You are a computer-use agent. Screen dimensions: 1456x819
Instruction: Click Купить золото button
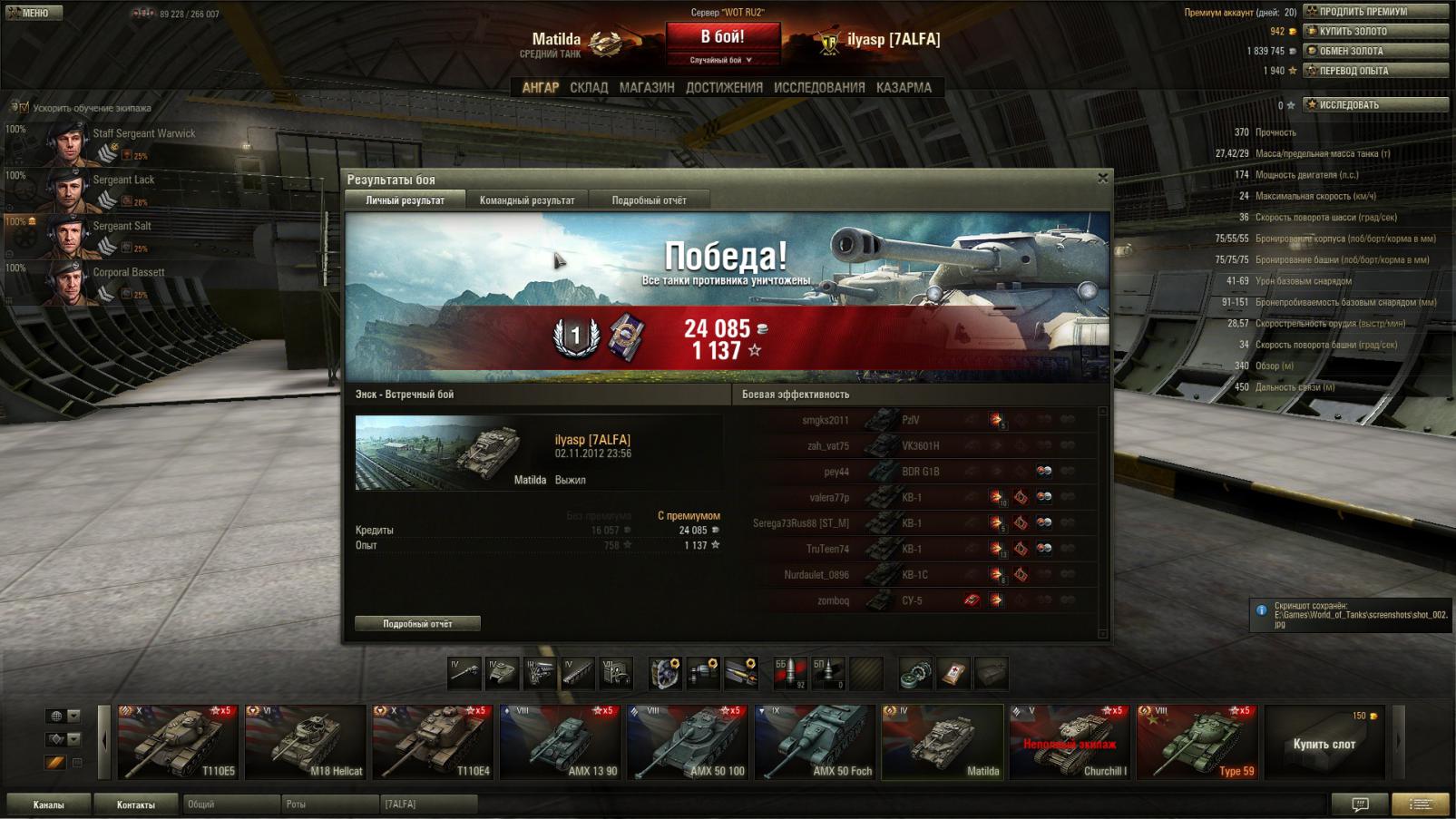pyautogui.click(x=1375, y=32)
